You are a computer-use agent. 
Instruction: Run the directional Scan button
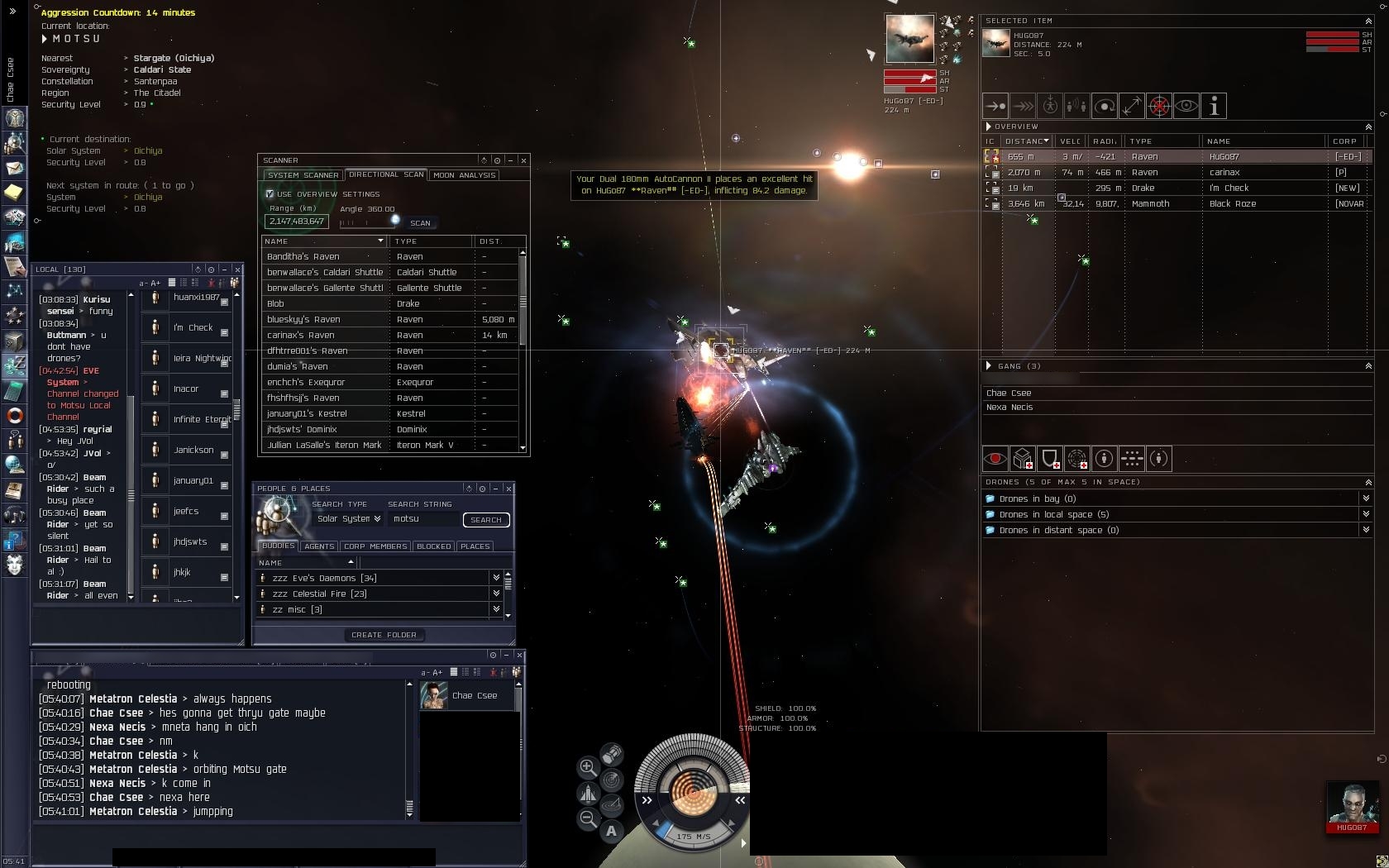coord(420,223)
